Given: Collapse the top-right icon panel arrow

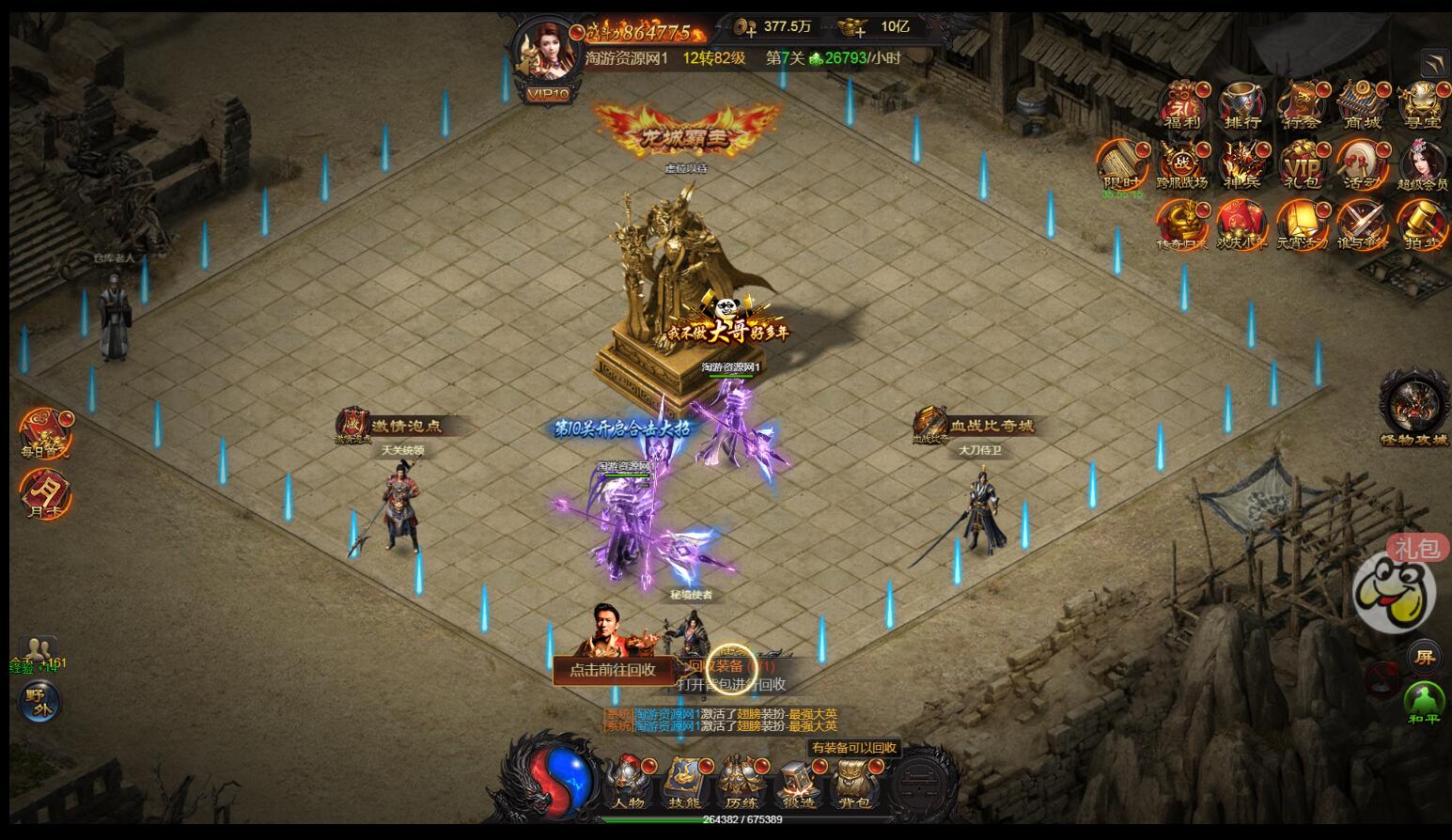Looking at the screenshot, I should tap(1435, 63).
